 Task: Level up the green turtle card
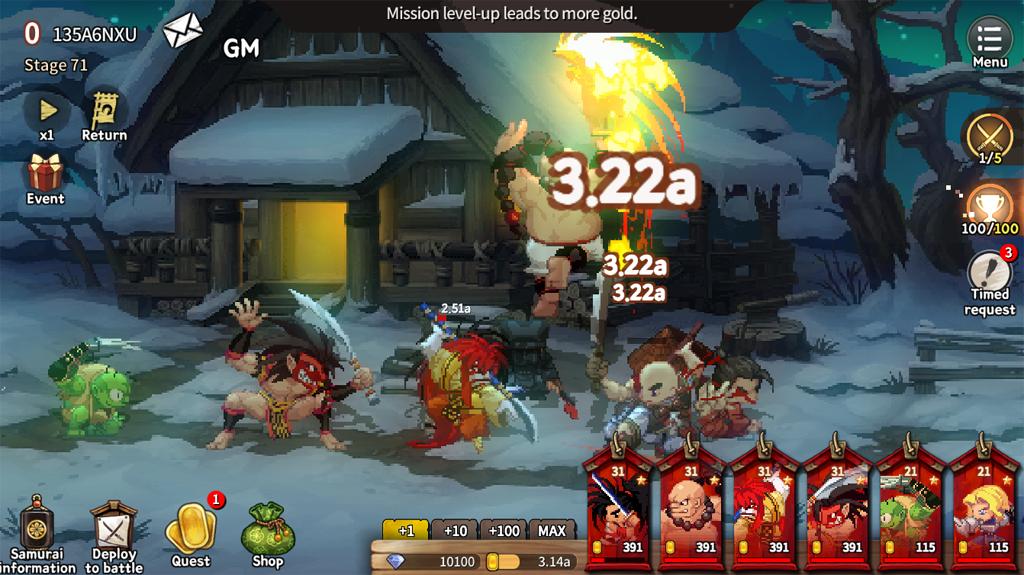909,507
